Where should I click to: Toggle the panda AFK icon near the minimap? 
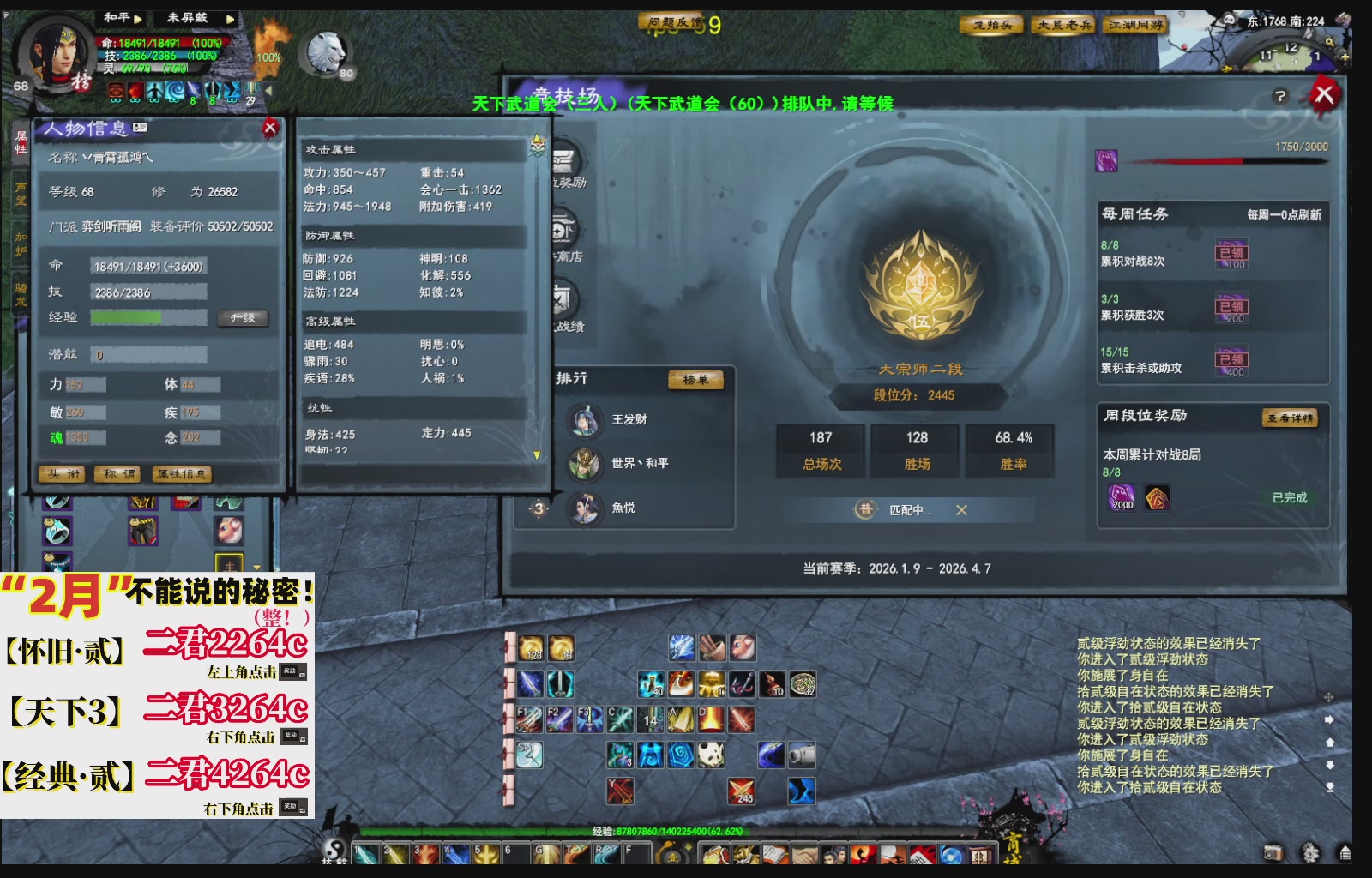(1229, 20)
